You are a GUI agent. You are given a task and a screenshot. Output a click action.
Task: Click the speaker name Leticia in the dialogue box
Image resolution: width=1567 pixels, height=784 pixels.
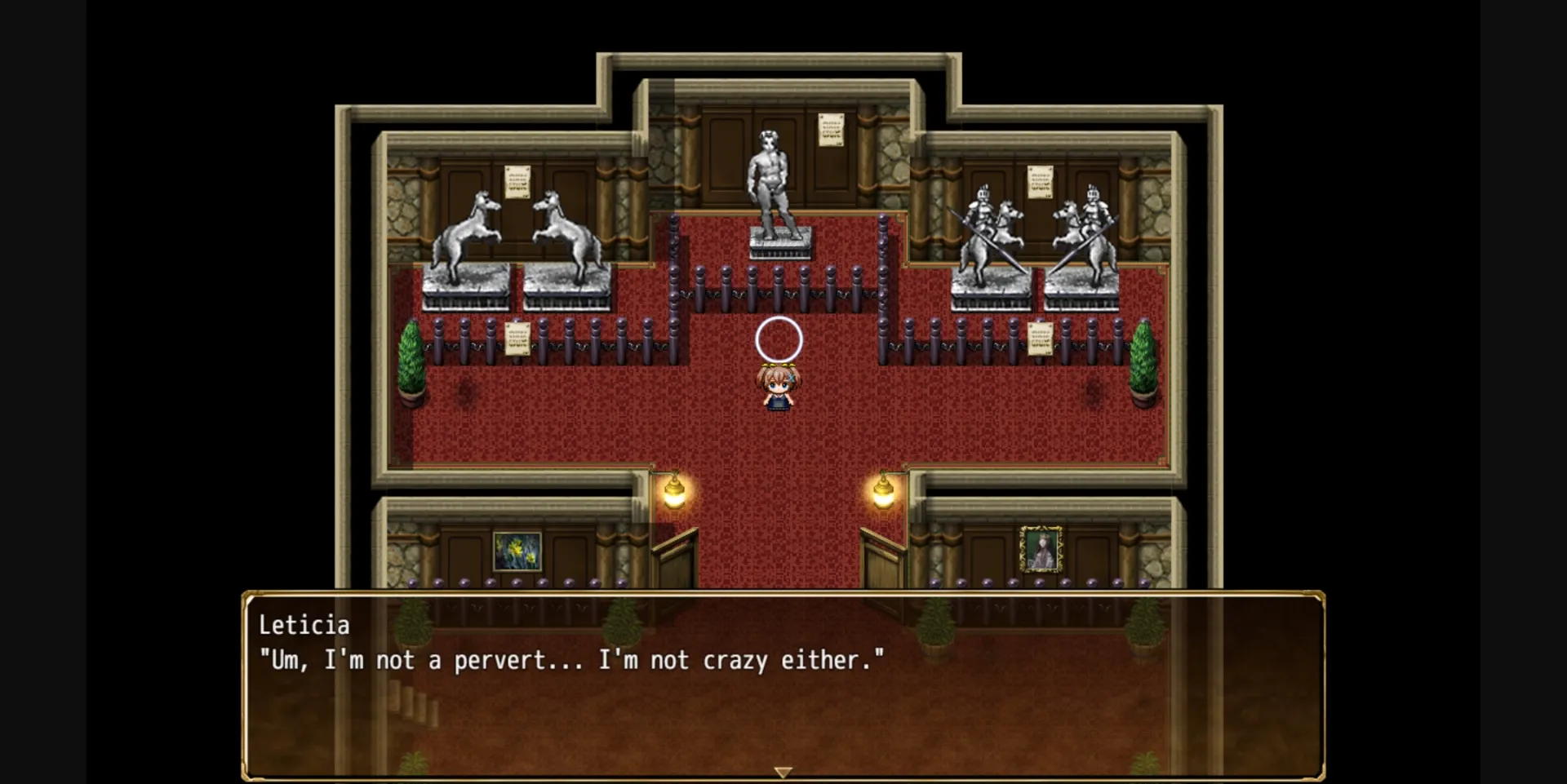tap(304, 625)
